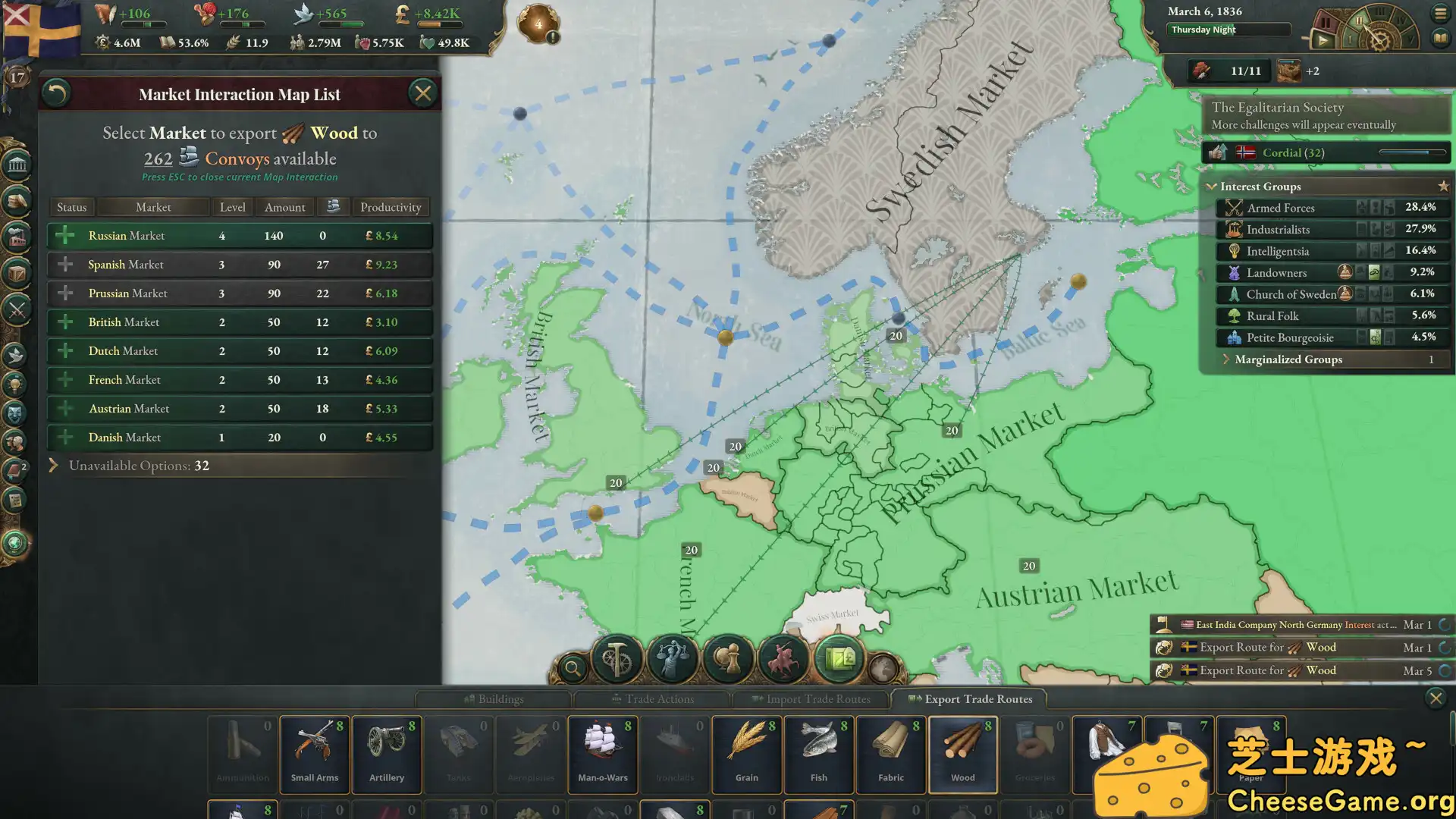
Task: Expand the Unavailable Options list
Action: [x=53, y=466]
